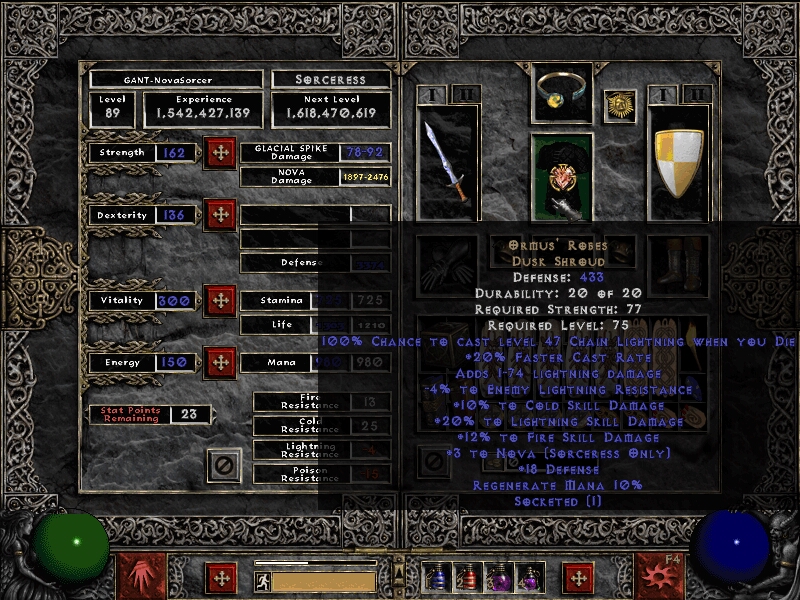
Task: Spend a stat point on Vitality
Action: coord(219,300)
